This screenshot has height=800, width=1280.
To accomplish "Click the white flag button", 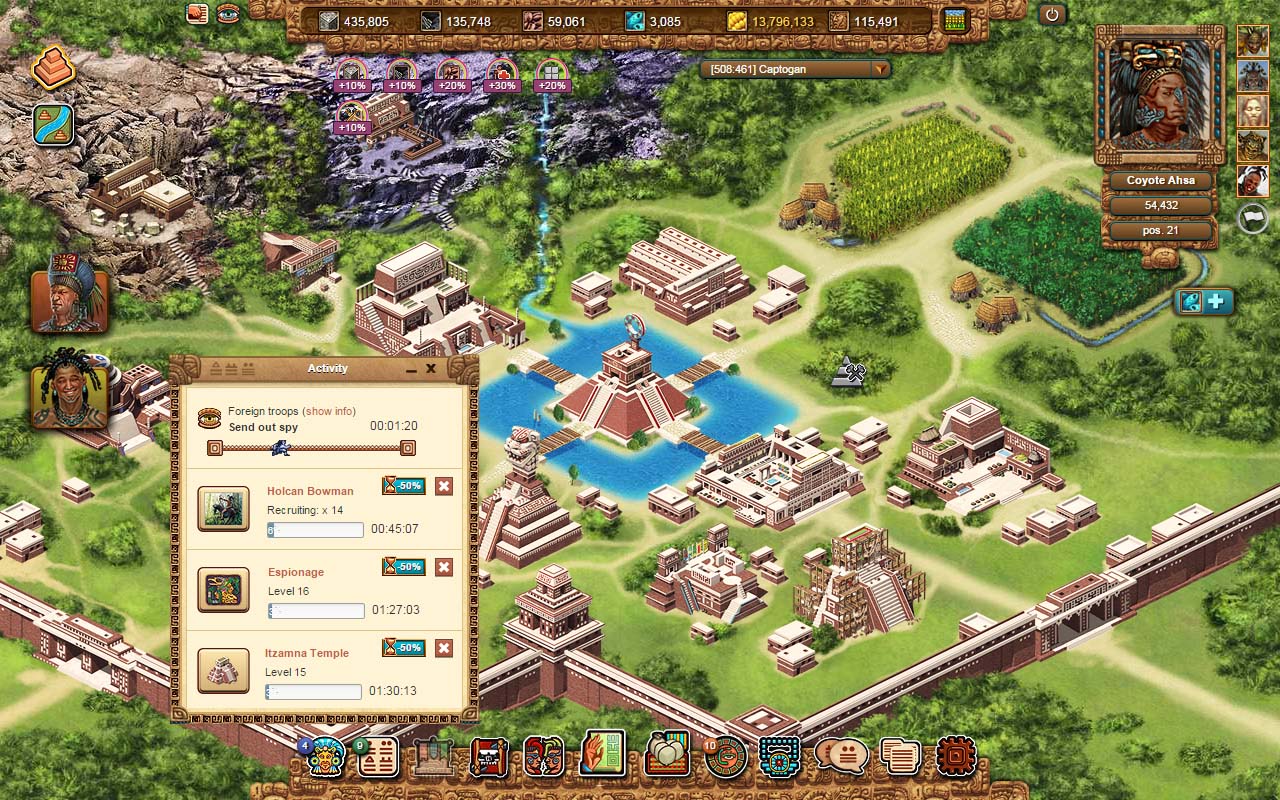I will click(x=1252, y=218).
